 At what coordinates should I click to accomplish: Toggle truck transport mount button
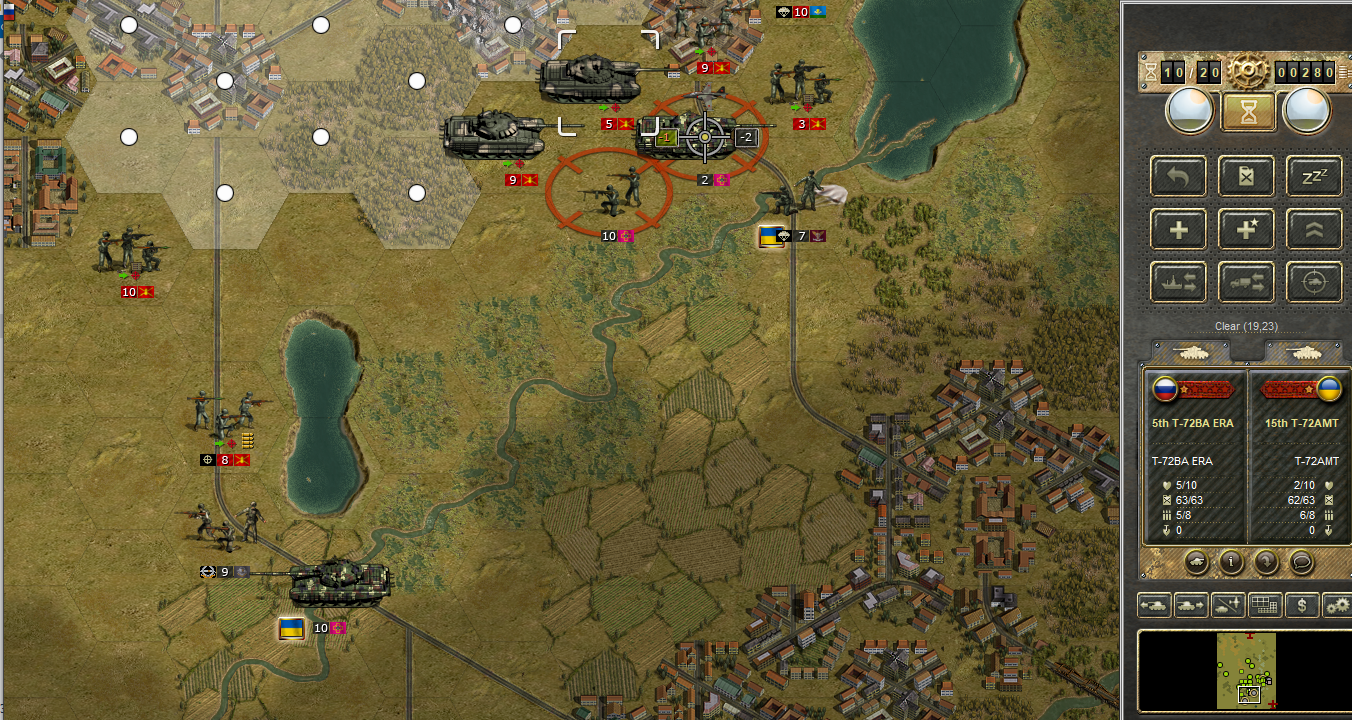click(1247, 283)
